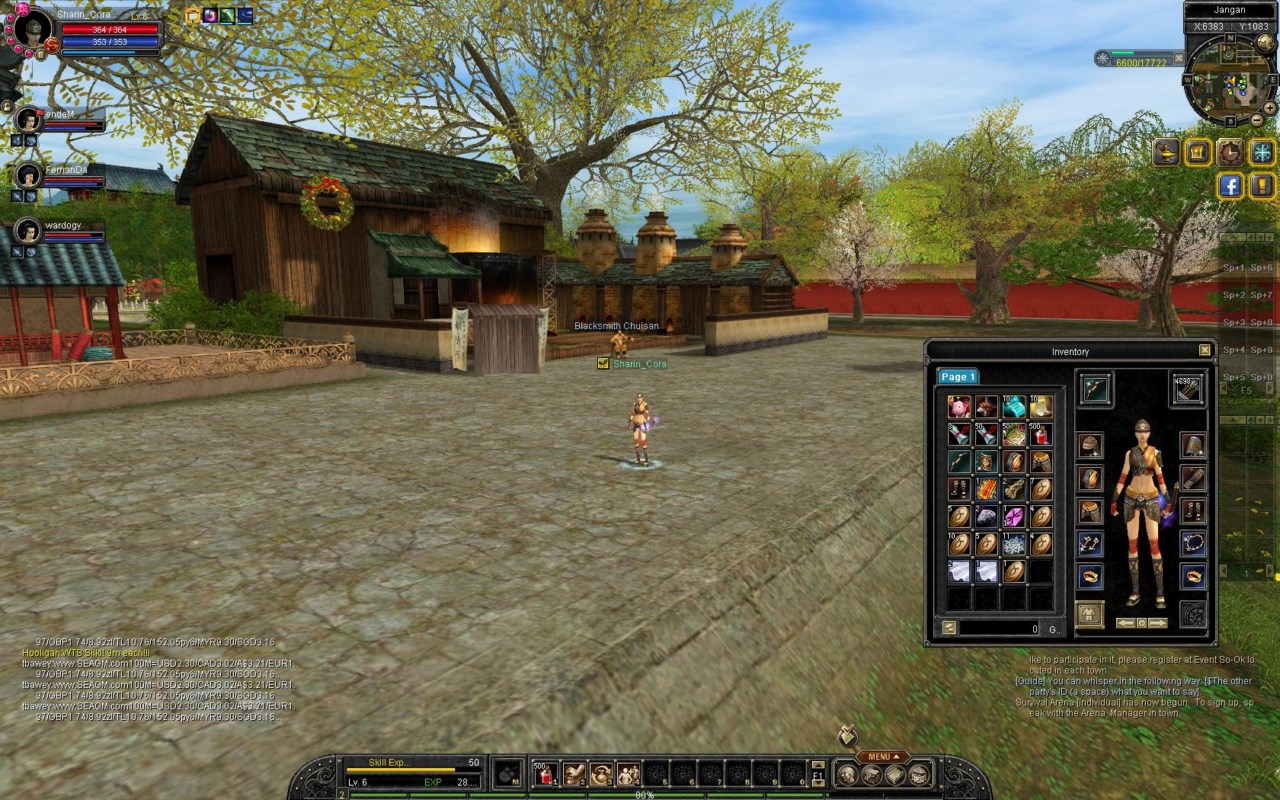Rotate the character preview with the right arrow
The height and width of the screenshot is (800, 1280).
(x=1158, y=623)
